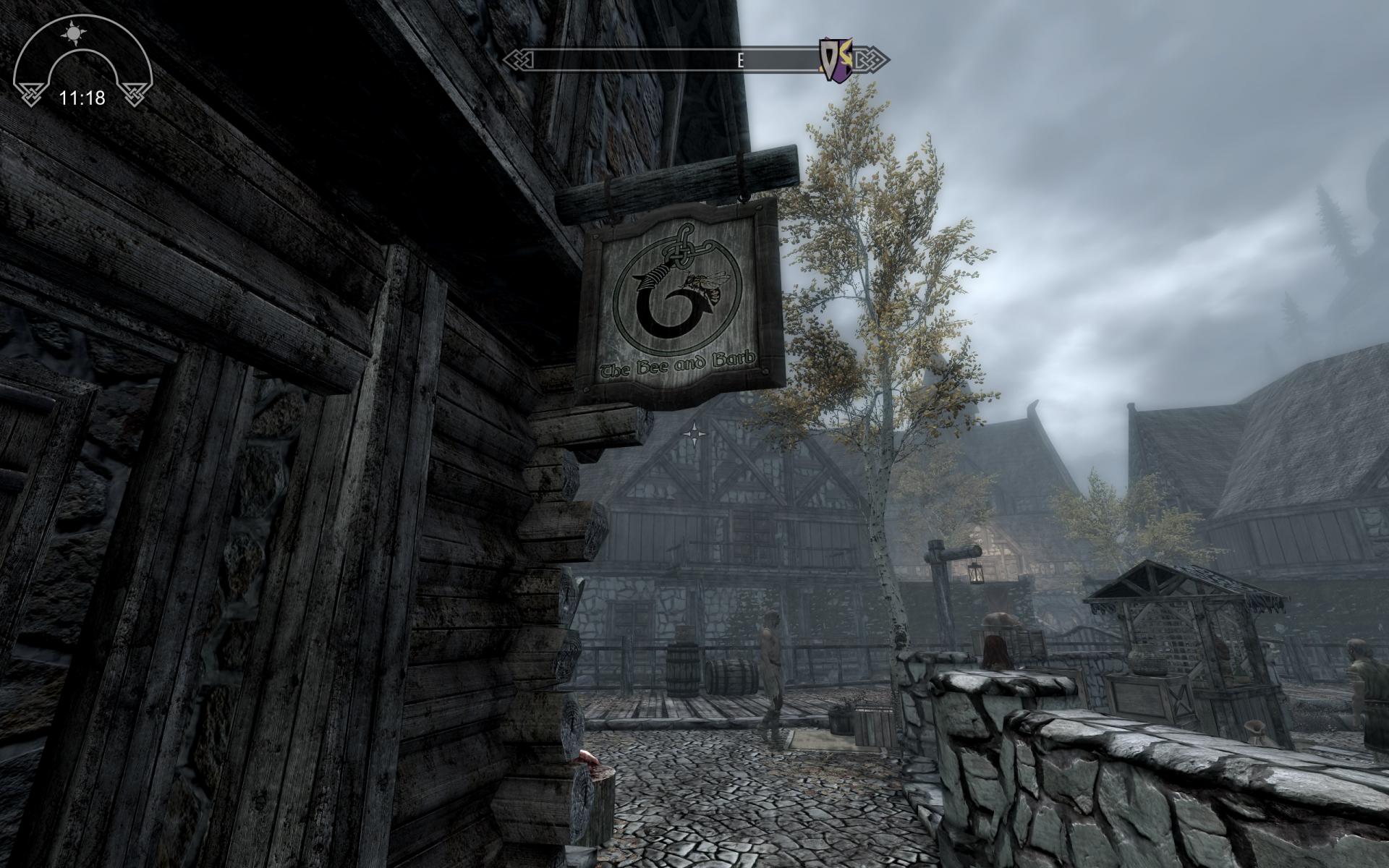
Task: Select the sun icon on the clock widget
Action: point(72,33)
